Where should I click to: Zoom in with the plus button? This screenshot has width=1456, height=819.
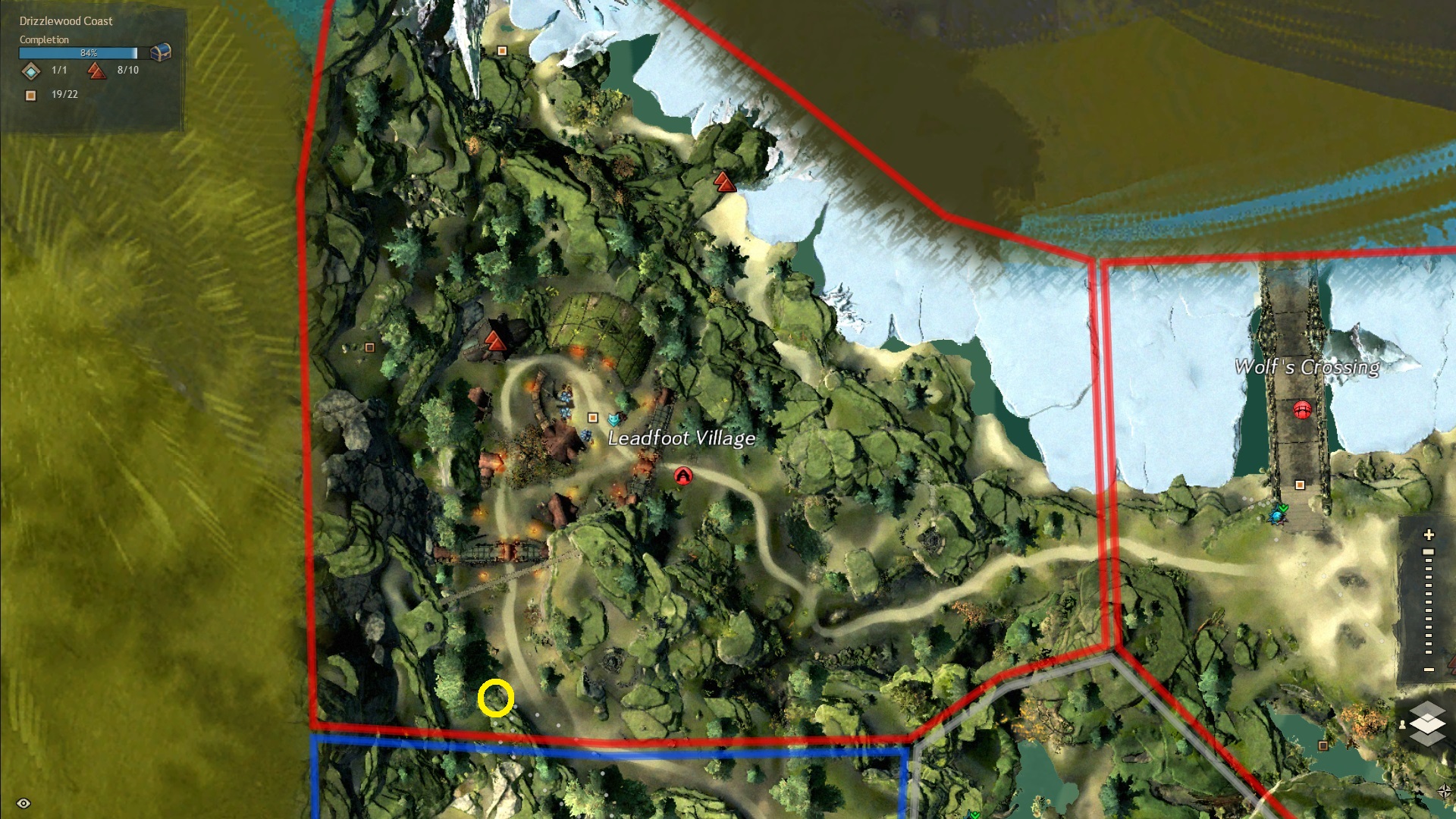pos(1429,535)
